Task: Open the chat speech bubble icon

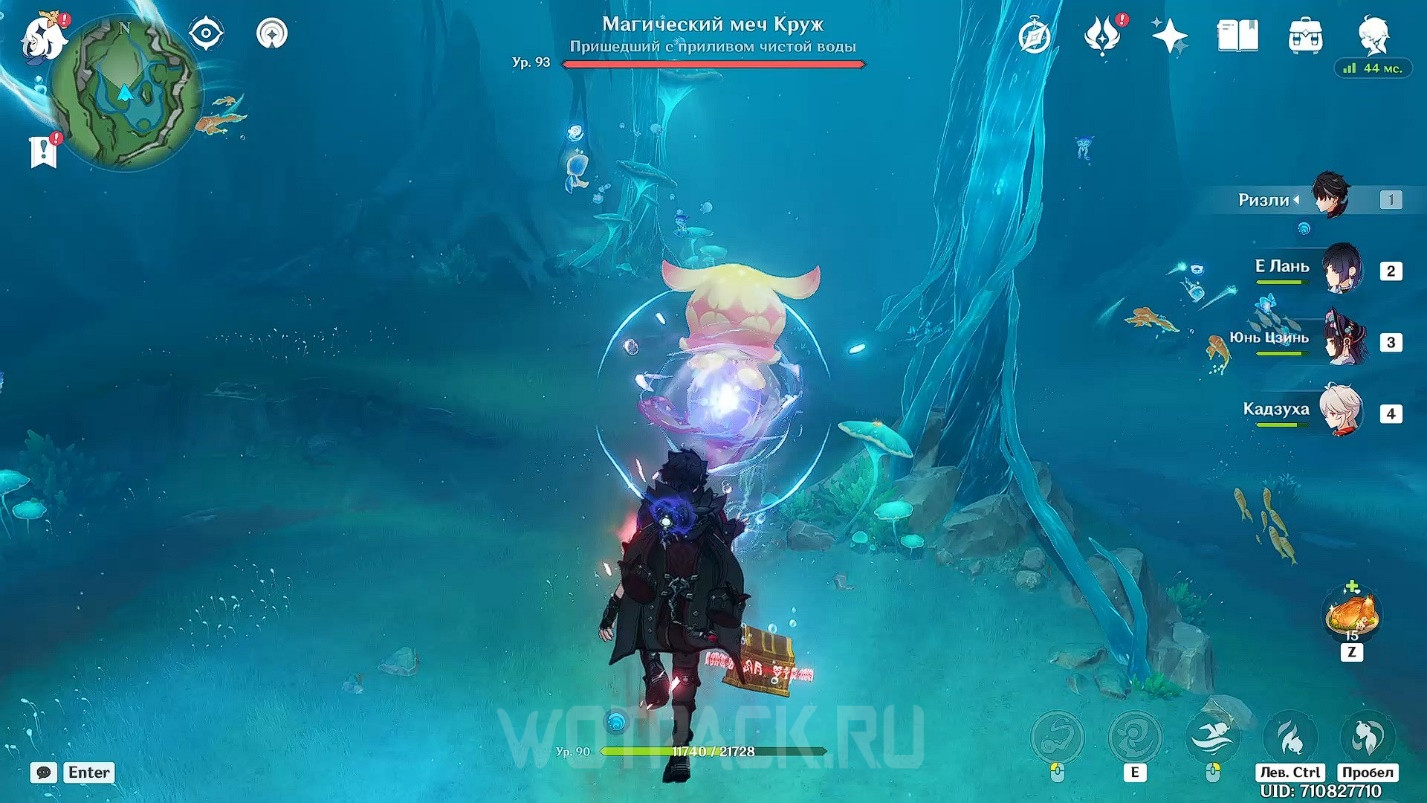Action: (43, 772)
